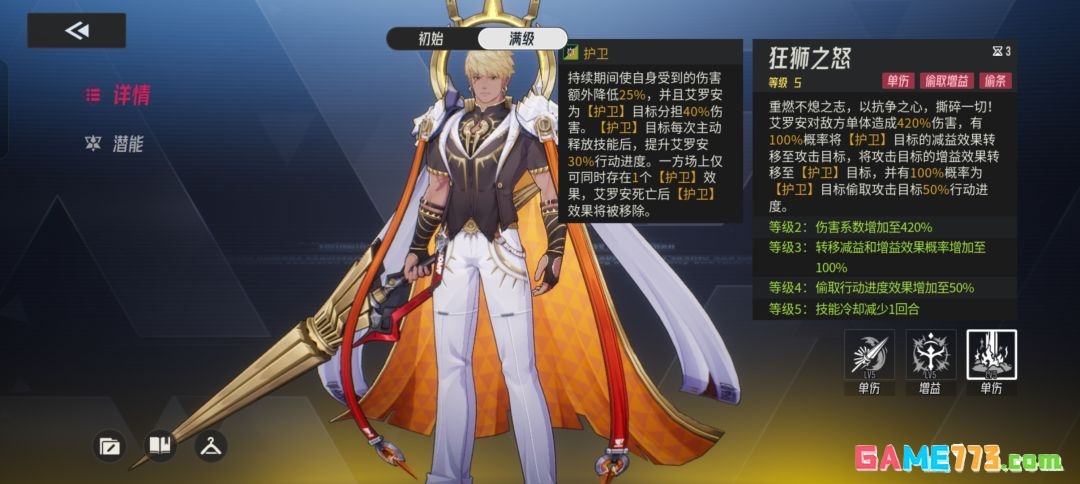The image size is (1080, 484).
Task: Open the open-book icon button
Action: [160, 446]
